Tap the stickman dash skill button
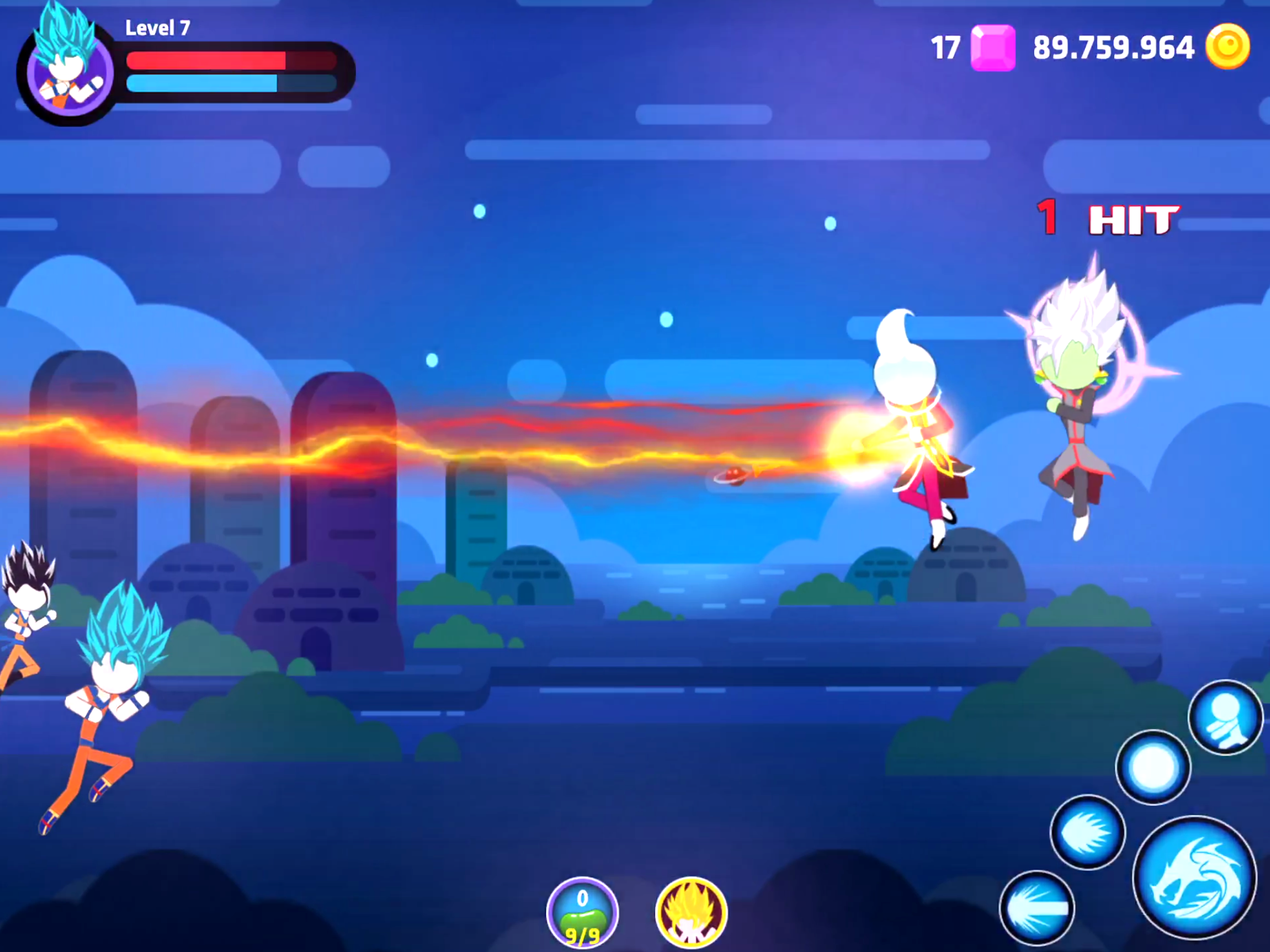This screenshot has width=1270, height=952. (1225, 716)
